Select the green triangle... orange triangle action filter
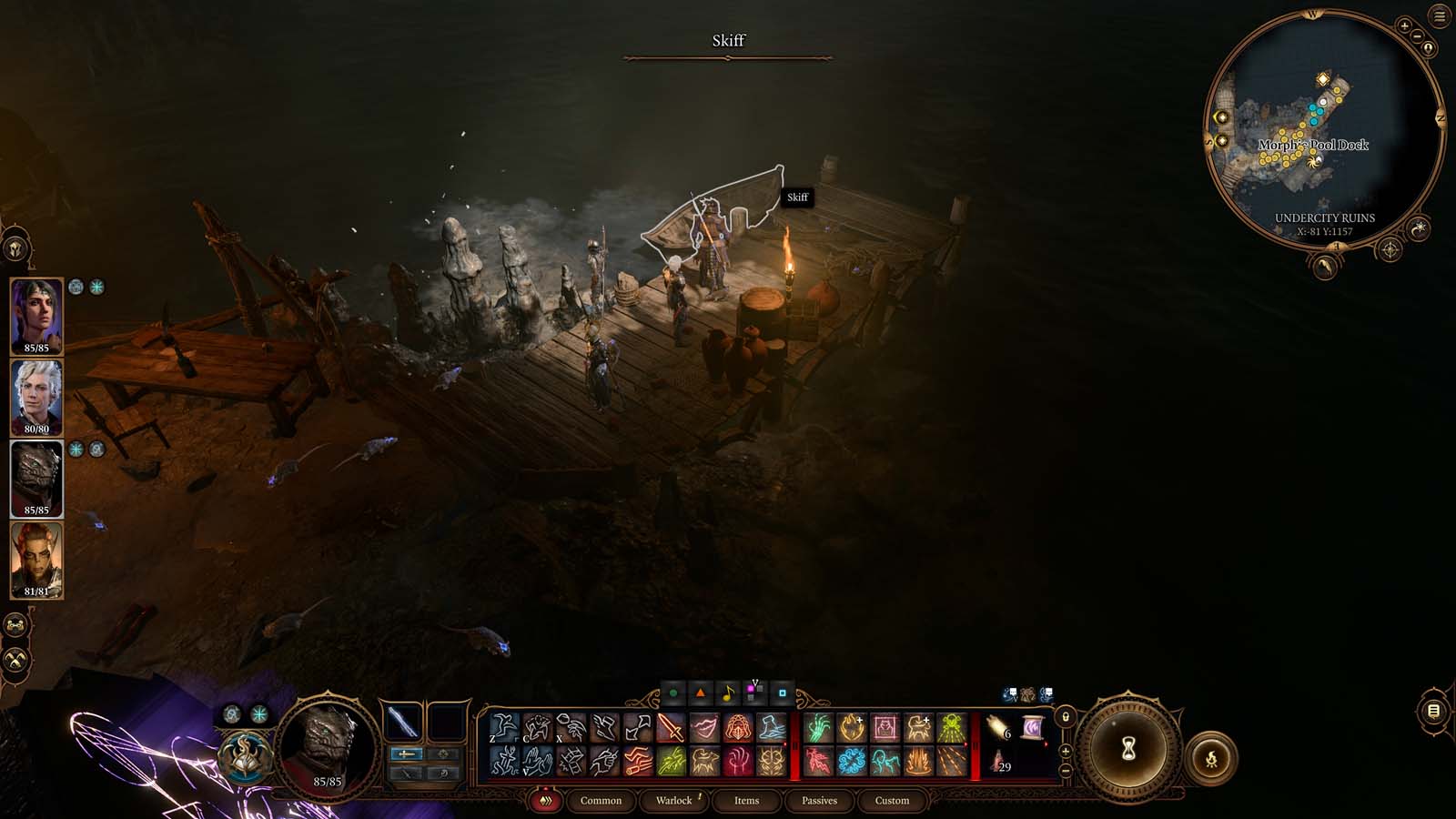1456x819 pixels. 701,693
